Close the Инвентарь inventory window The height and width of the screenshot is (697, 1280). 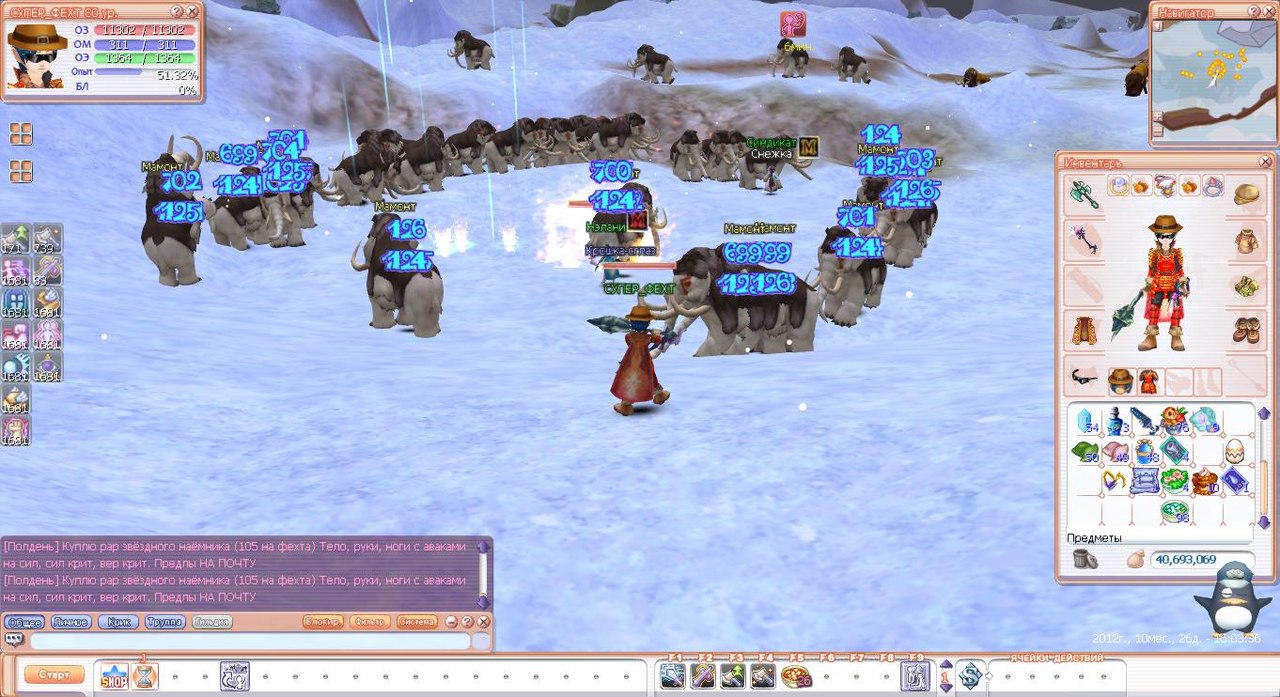tap(1265, 161)
